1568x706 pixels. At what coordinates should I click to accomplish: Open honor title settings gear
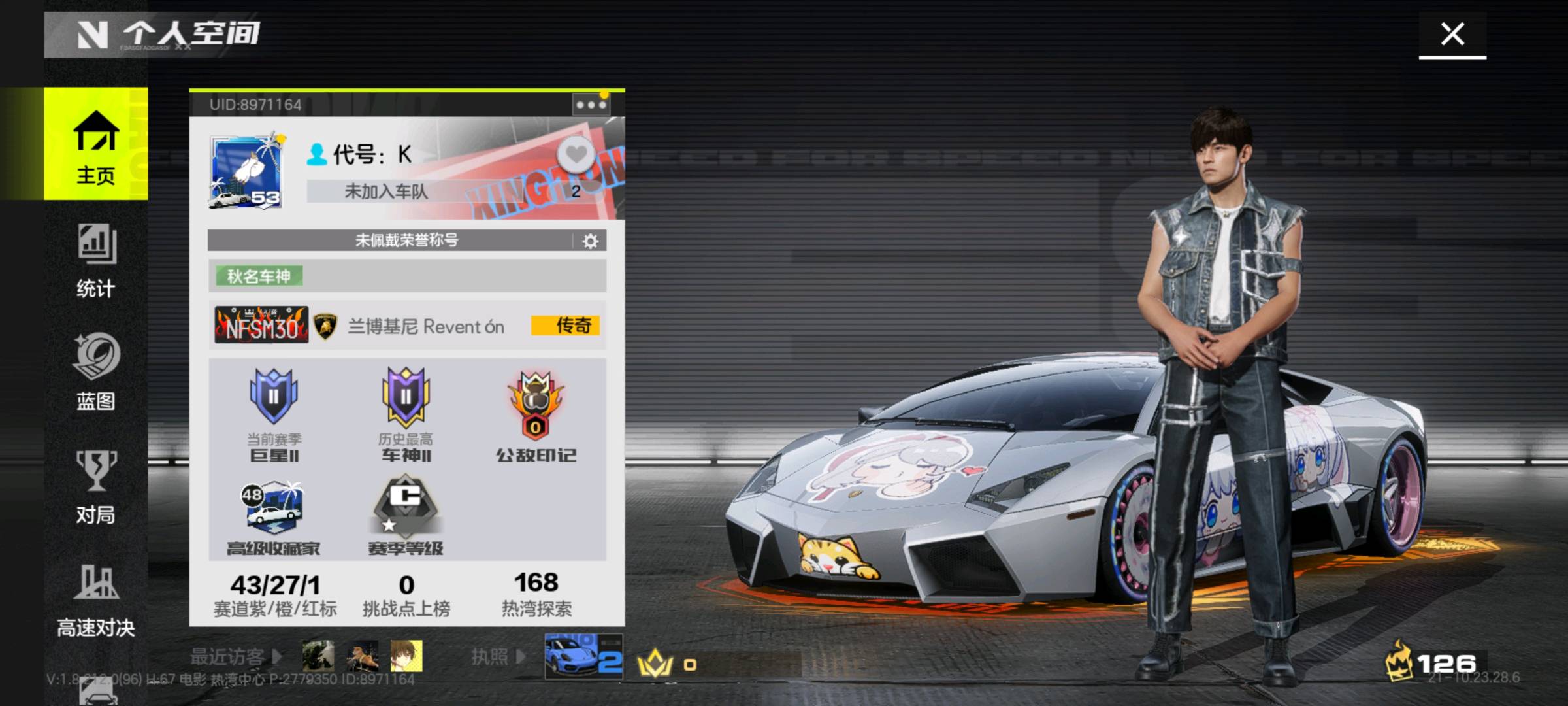(590, 241)
